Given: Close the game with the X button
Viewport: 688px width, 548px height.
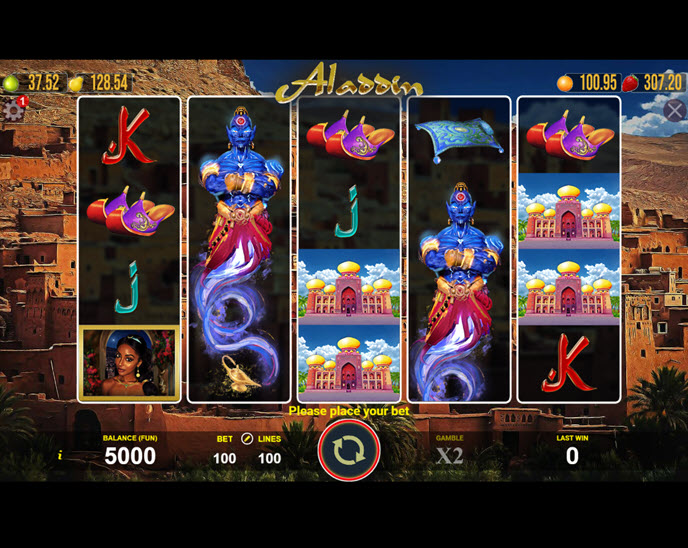Looking at the screenshot, I should tap(675, 110).
